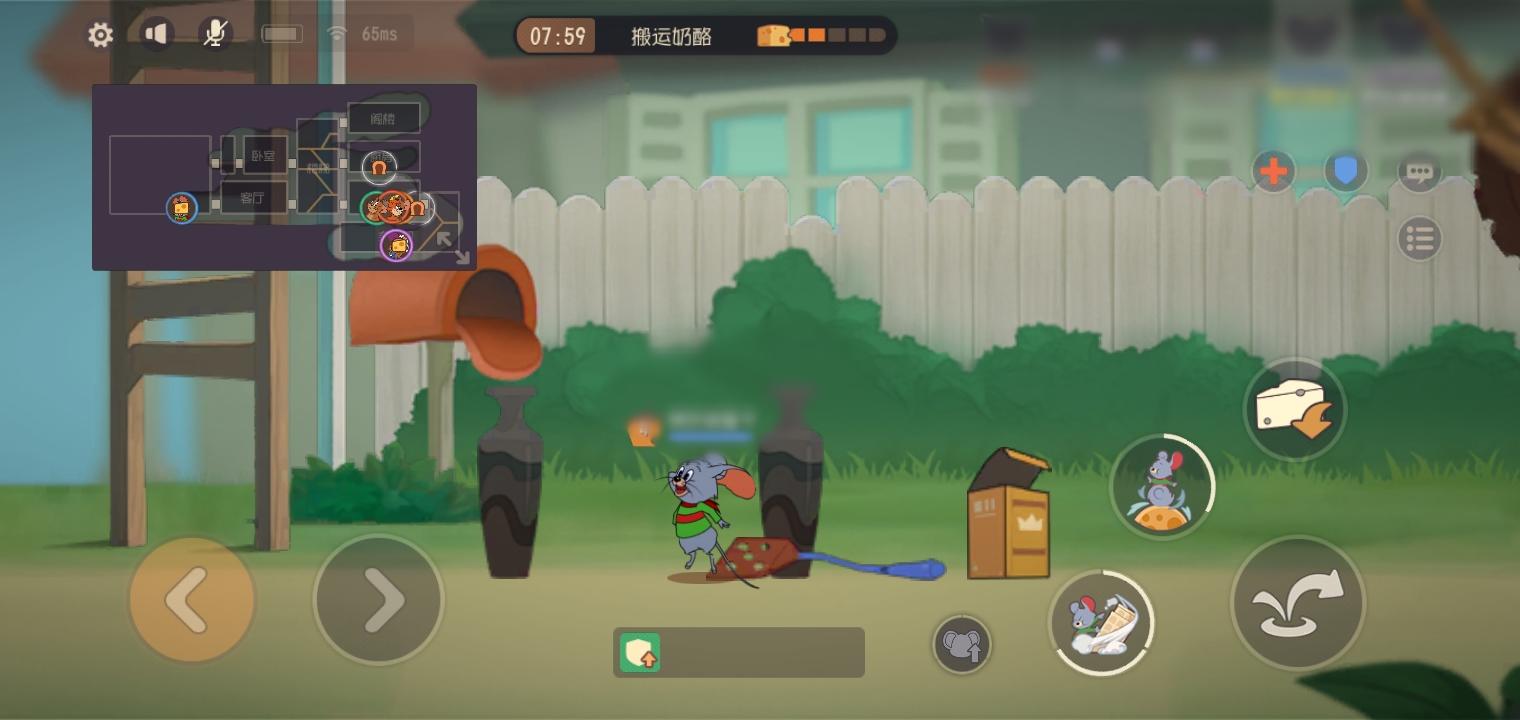Click the red plus rescue icon
Viewport: 1520px width, 720px height.
click(x=1273, y=171)
